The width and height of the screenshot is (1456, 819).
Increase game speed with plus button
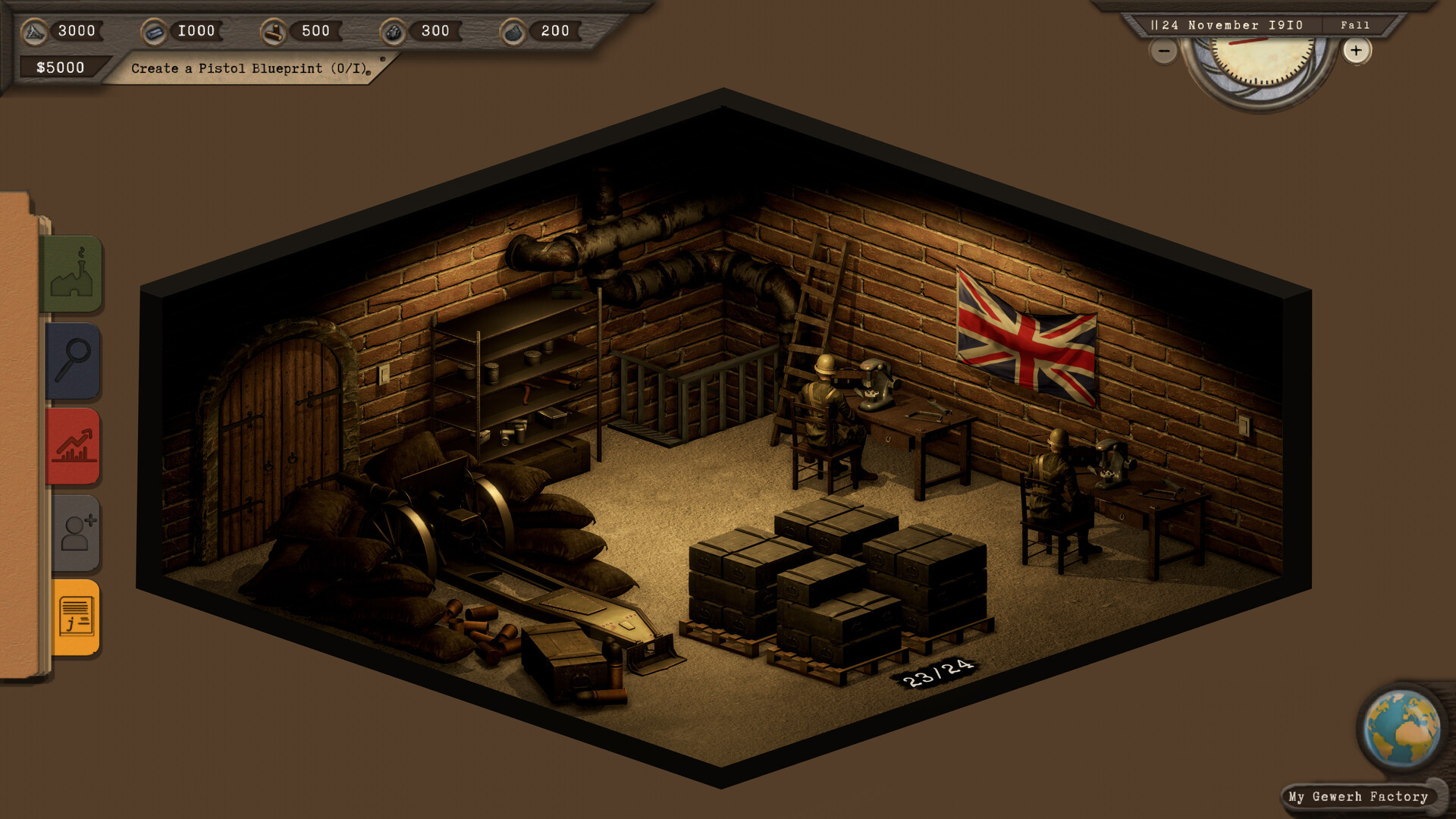pos(1356,51)
